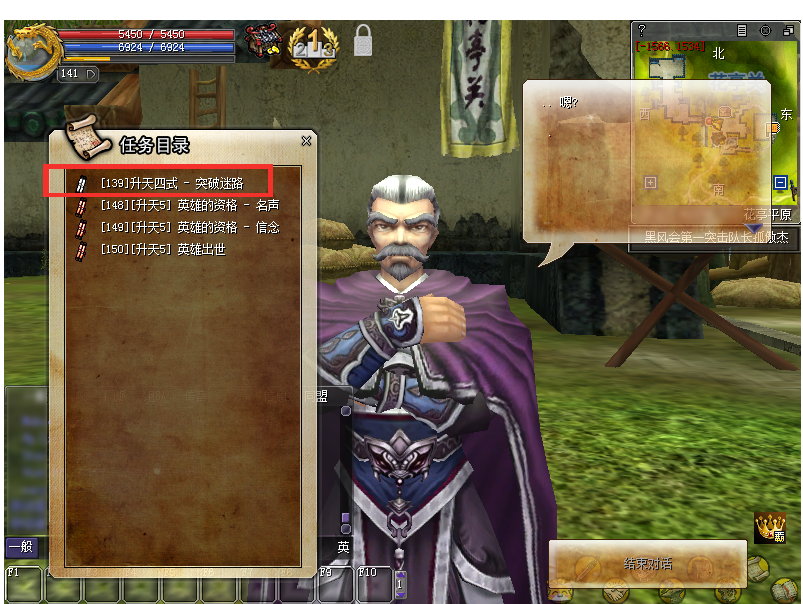Open the treasure chest shop icon
This screenshot has width=803, height=604.
point(264,41)
